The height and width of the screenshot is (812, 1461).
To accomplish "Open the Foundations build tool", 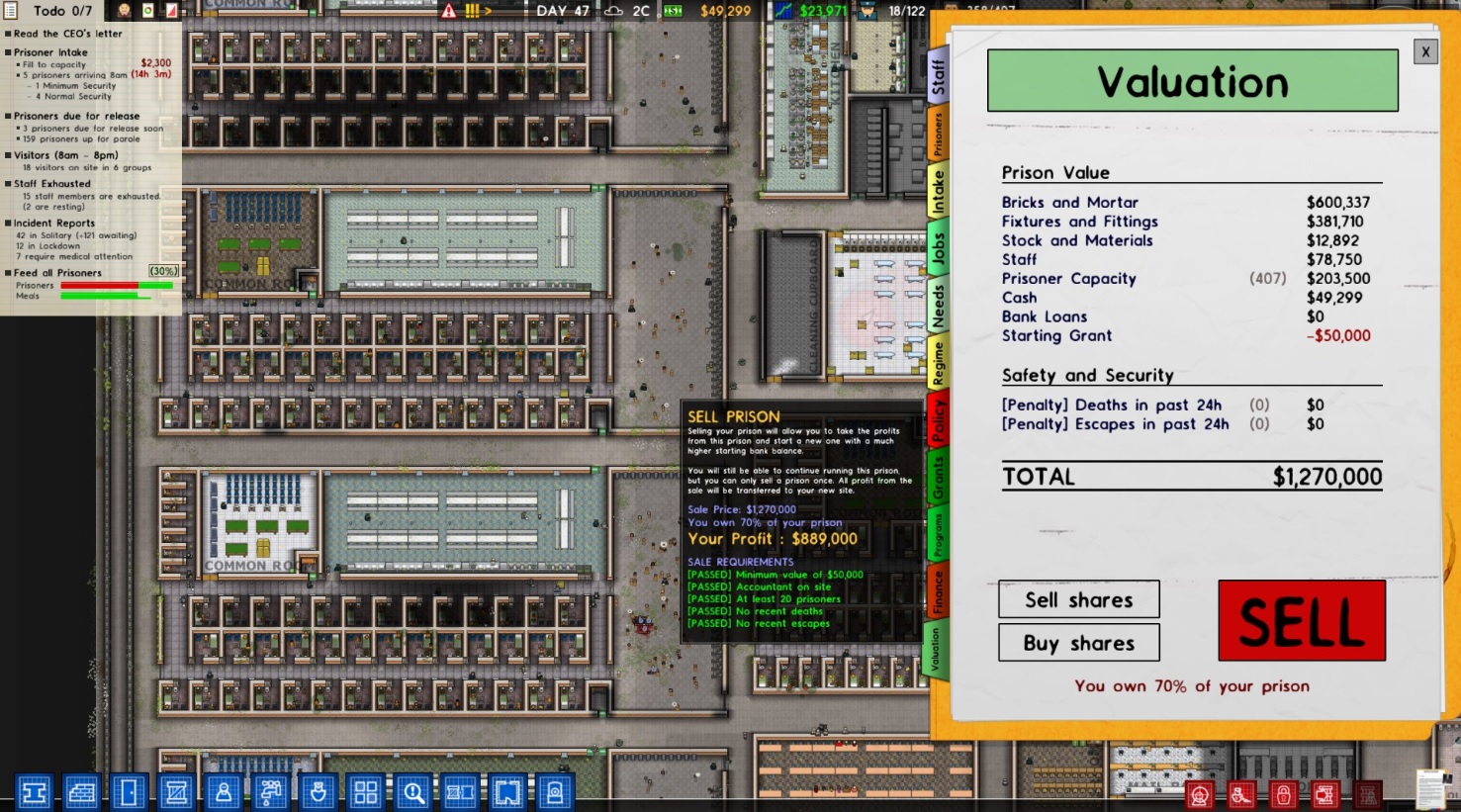I will tap(34, 792).
